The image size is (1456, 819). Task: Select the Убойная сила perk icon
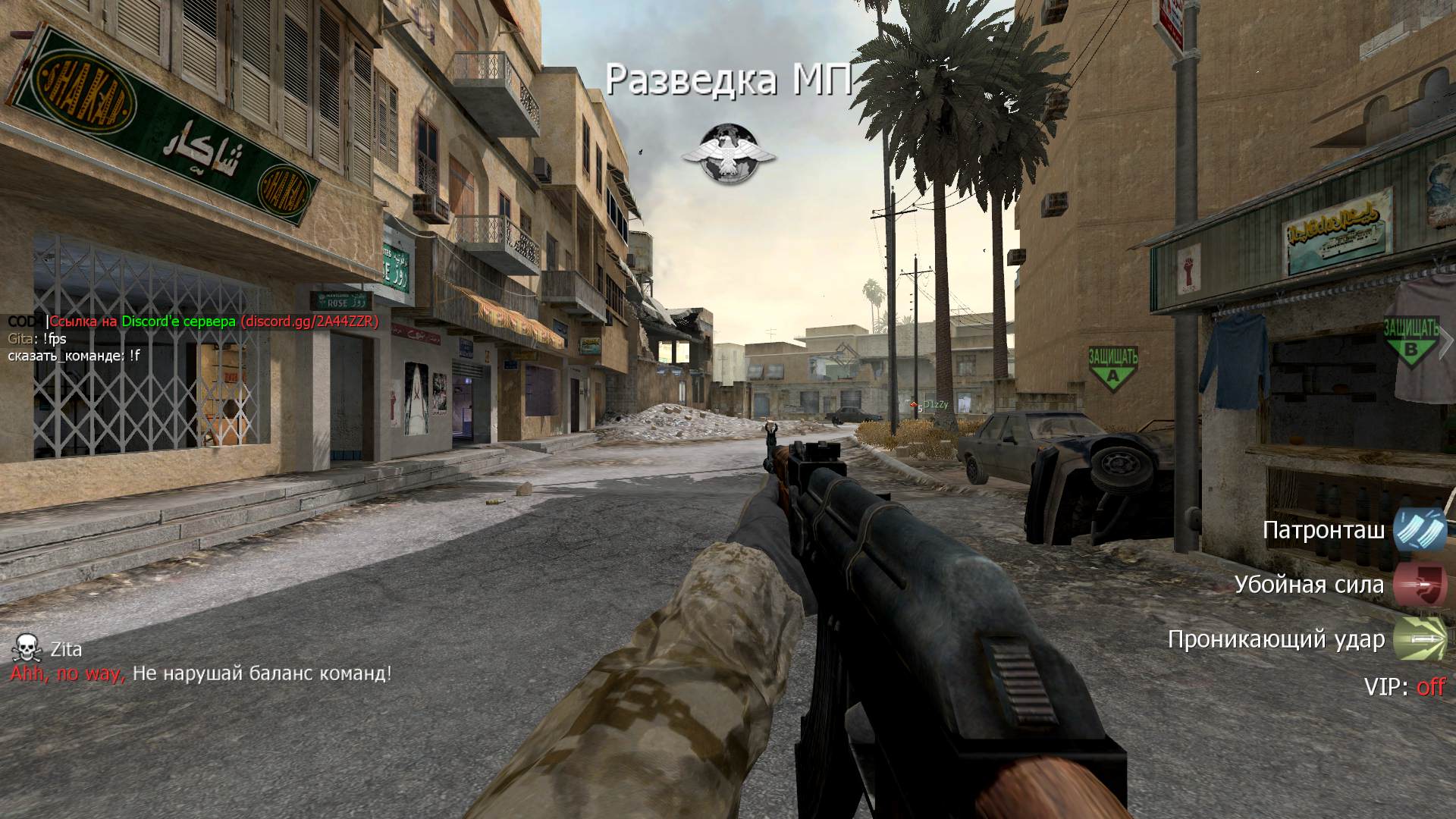(x=1420, y=585)
